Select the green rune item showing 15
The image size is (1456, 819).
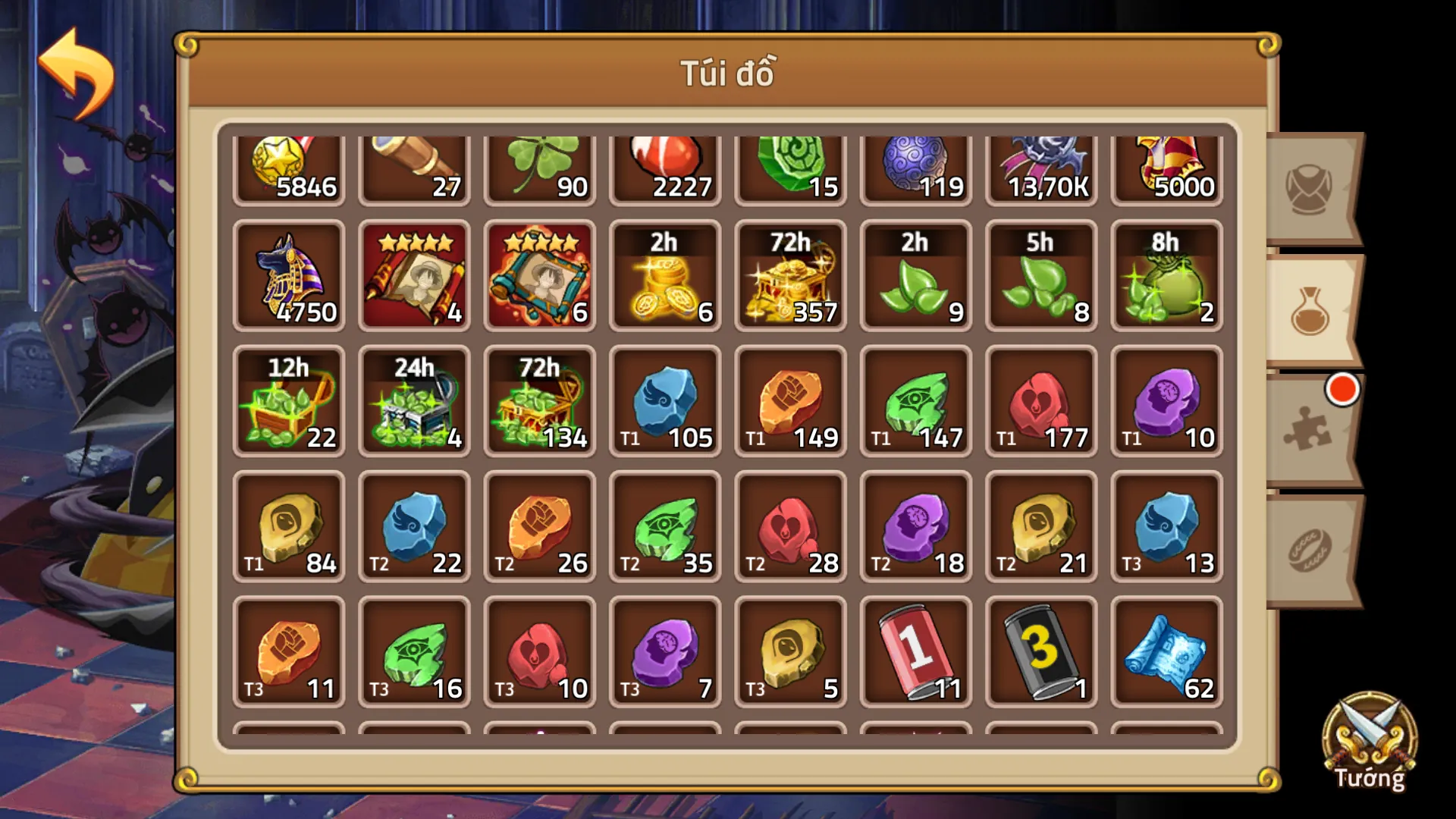789,167
